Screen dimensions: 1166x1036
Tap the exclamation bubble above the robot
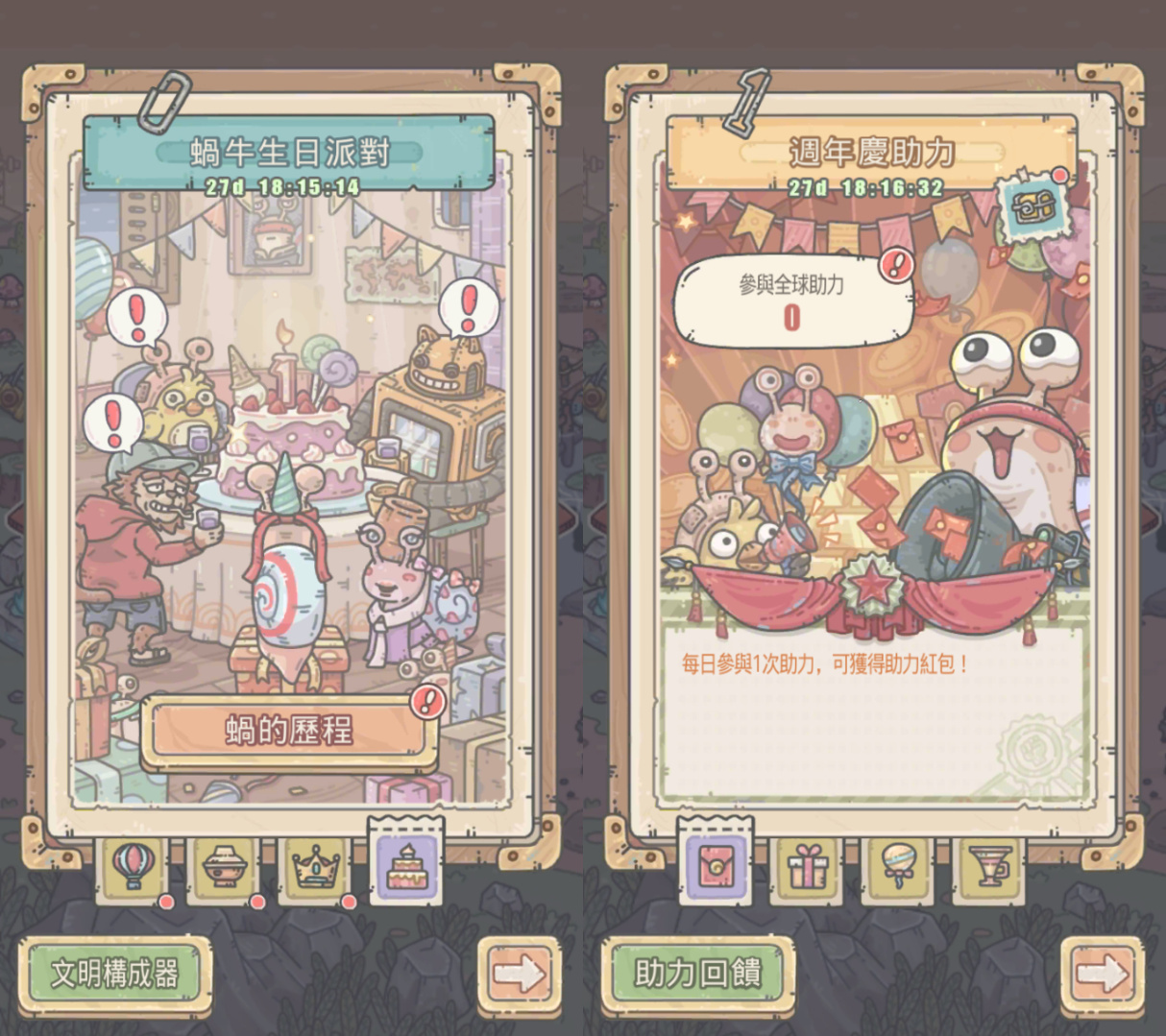pos(469,307)
